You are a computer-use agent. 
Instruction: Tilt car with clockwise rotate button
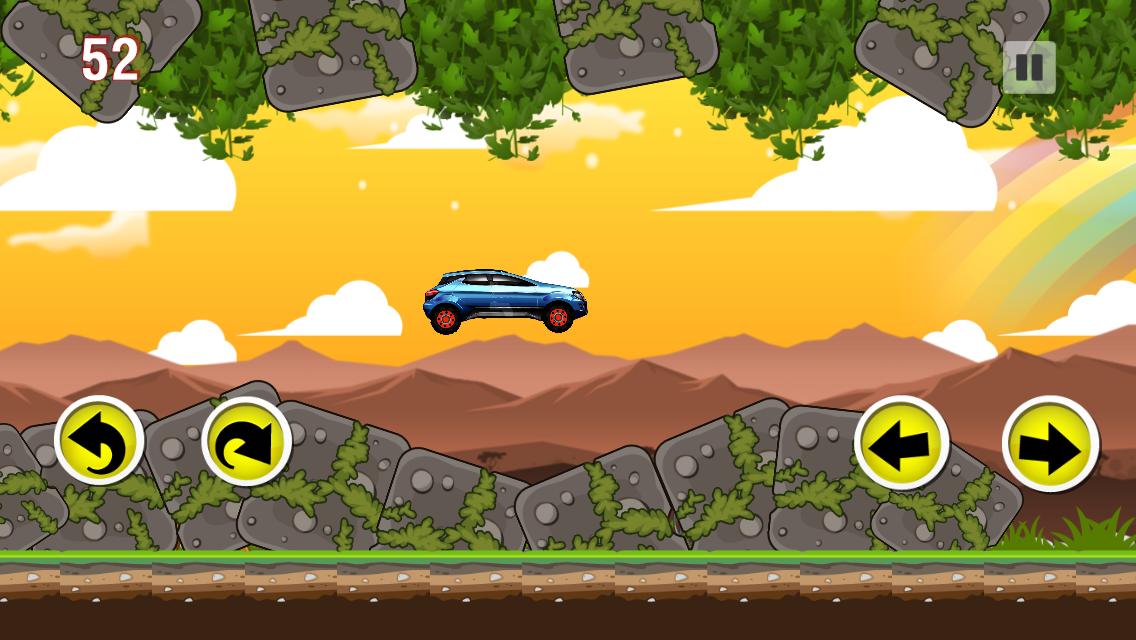246,441
